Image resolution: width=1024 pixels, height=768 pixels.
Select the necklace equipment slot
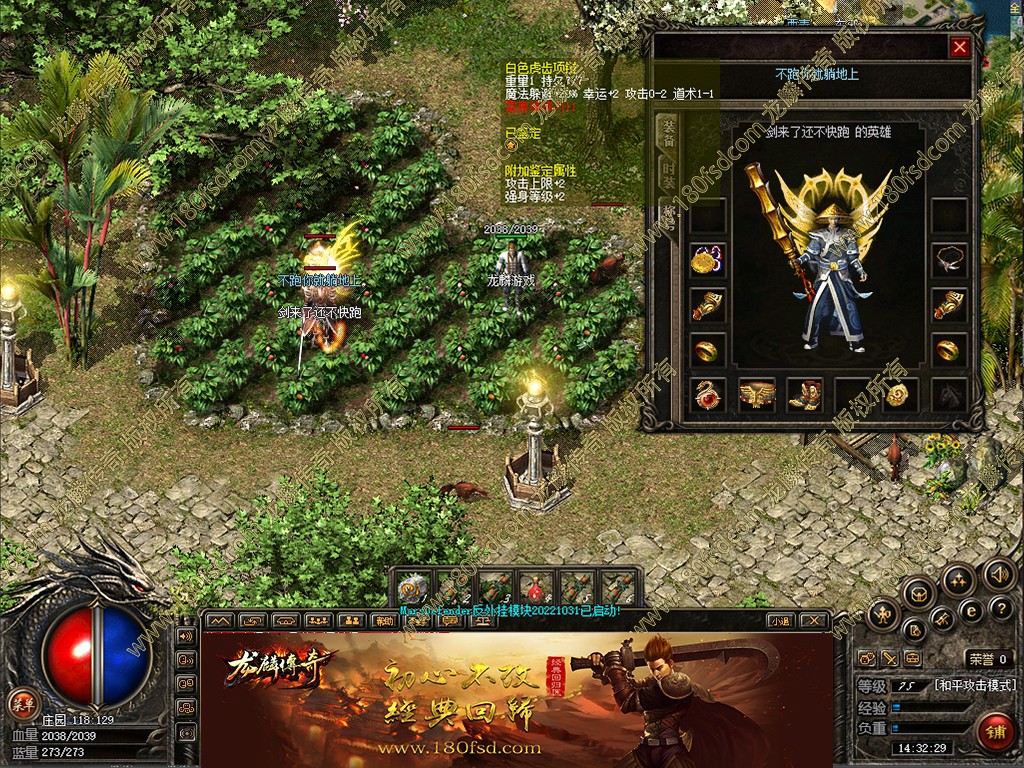click(948, 260)
